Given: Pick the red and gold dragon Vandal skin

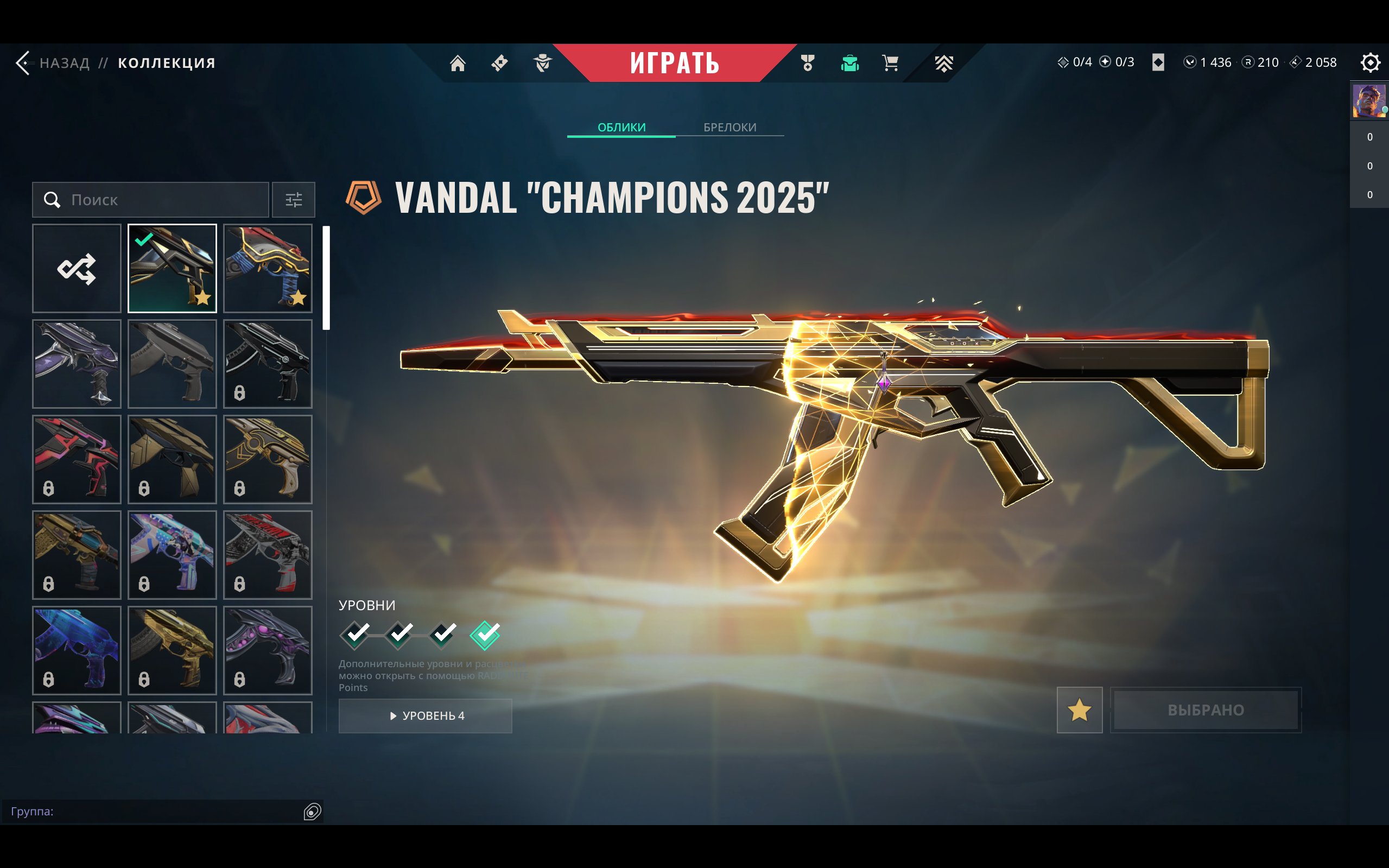Looking at the screenshot, I should point(268,269).
